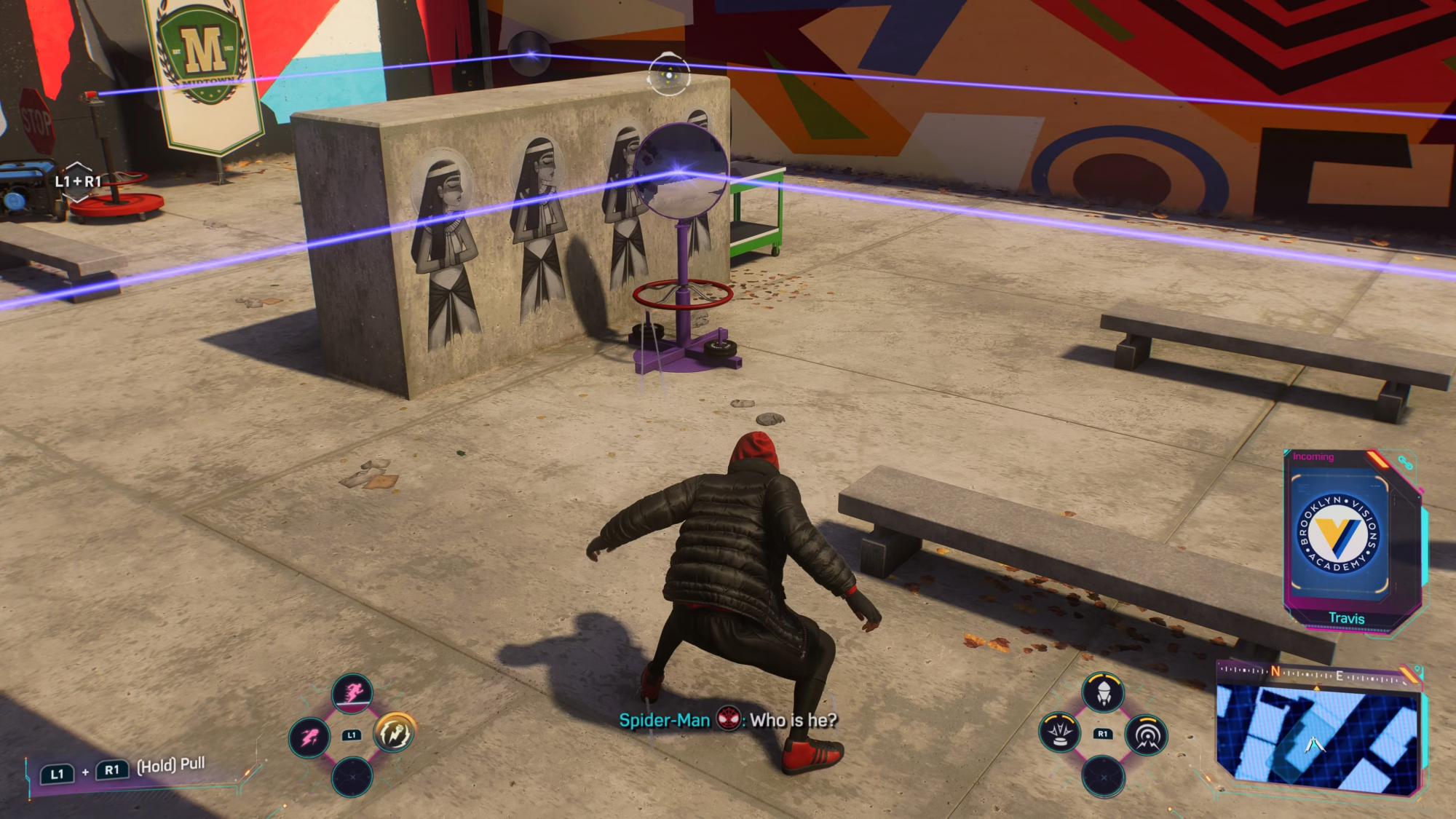Select the sonic pulse gadget icon
Image resolution: width=1456 pixels, height=819 pixels.
click(x=1147, y=735)
